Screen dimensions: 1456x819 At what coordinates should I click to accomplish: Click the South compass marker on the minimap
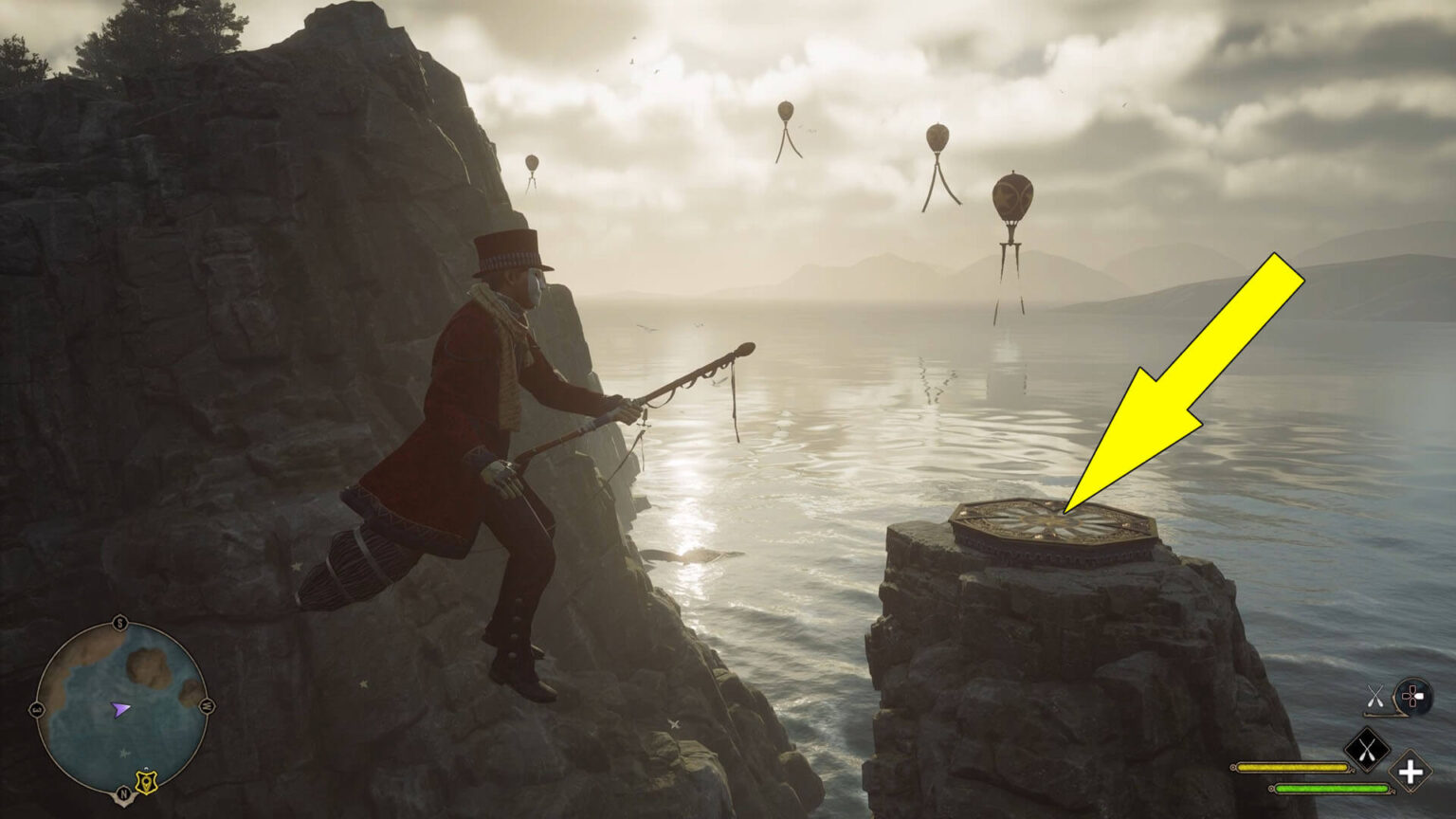click(x=120, y=623)
